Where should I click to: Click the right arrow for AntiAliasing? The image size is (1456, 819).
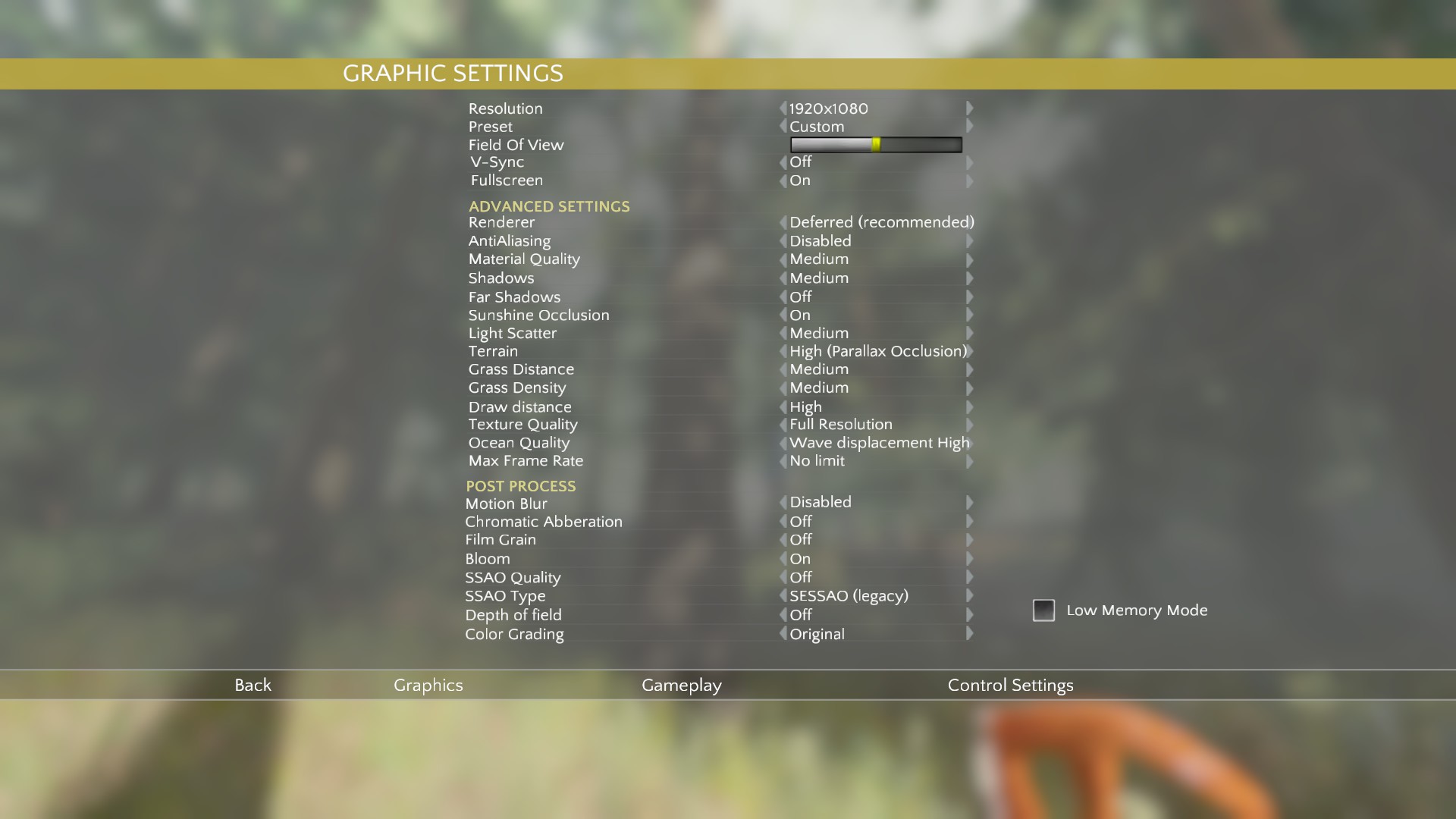[x=969, y=241]
